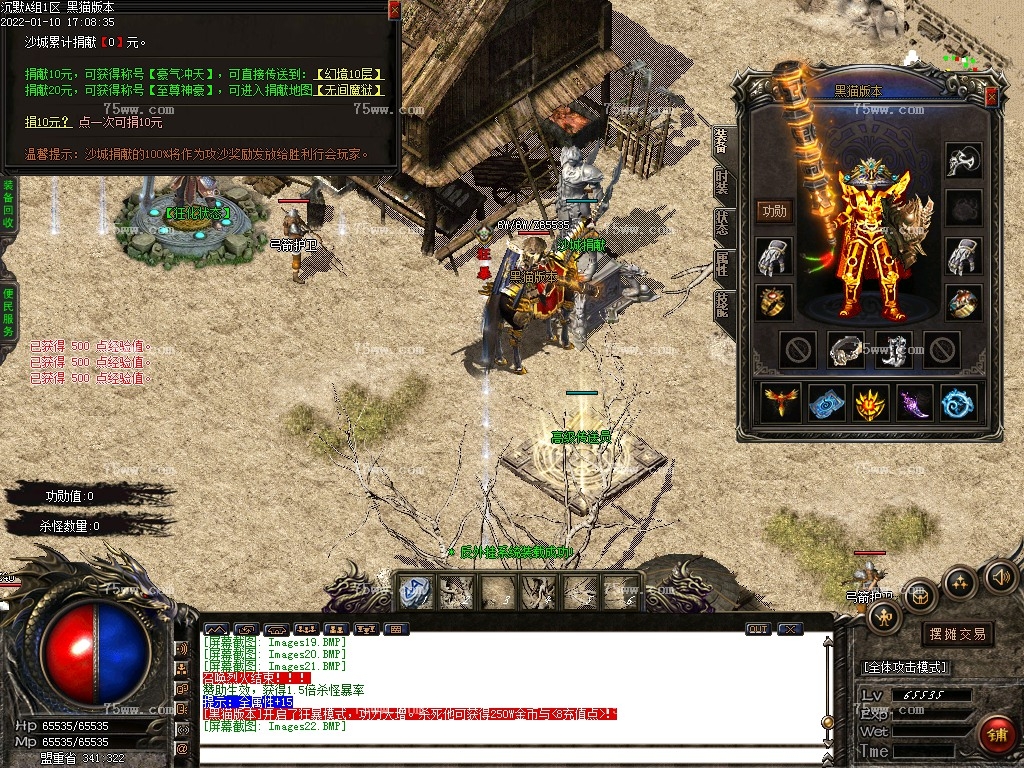Select the purple dagger item slot
1024x768 pixels.
pos(914,402)
